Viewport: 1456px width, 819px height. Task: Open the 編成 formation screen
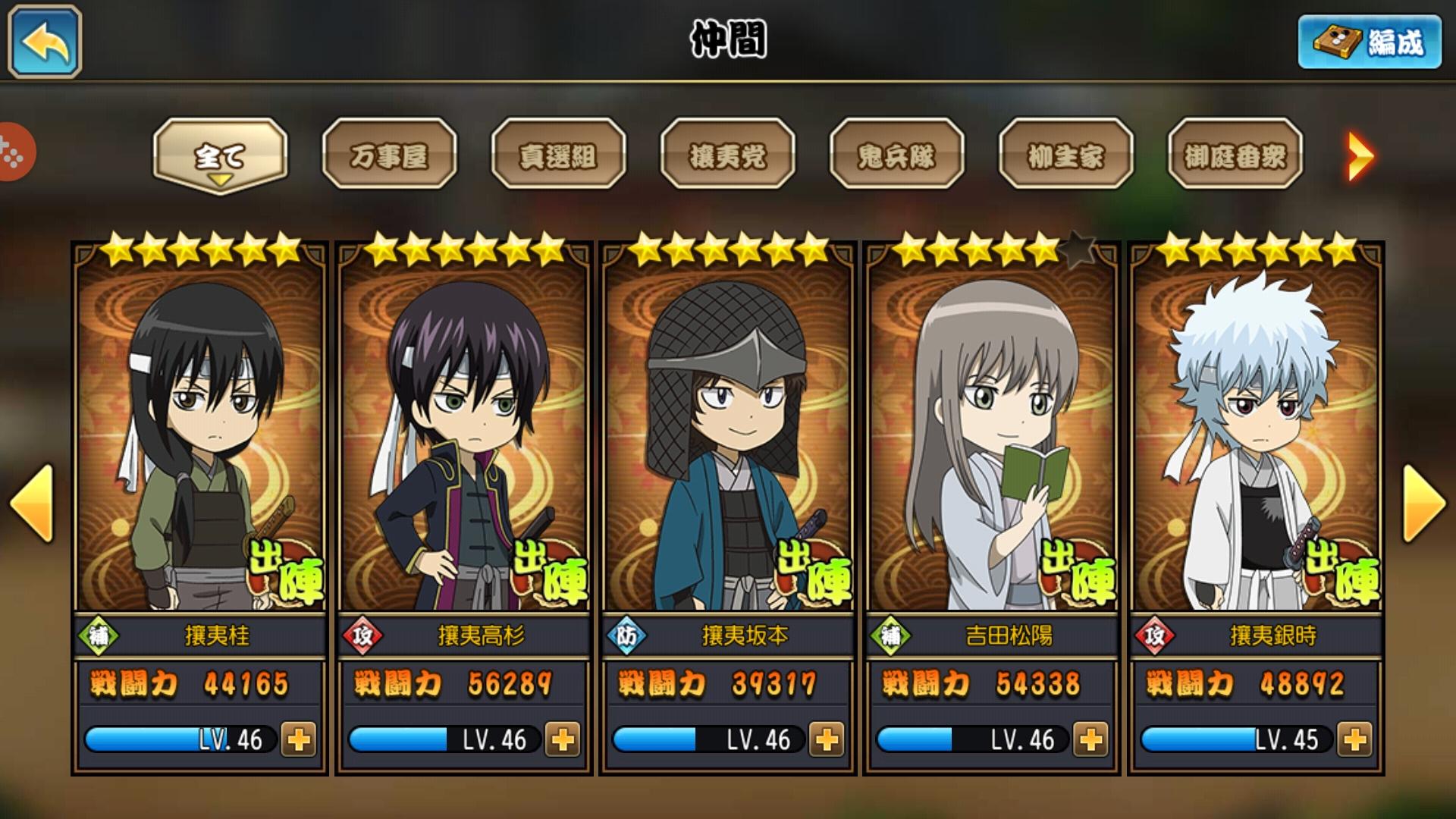coord(1370,42)
